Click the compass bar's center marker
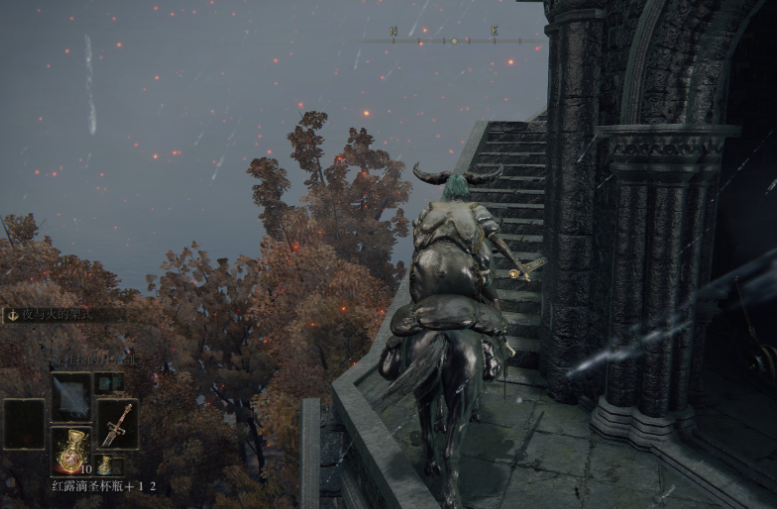This screenshot has height=509, width=777. click(451, 41)
